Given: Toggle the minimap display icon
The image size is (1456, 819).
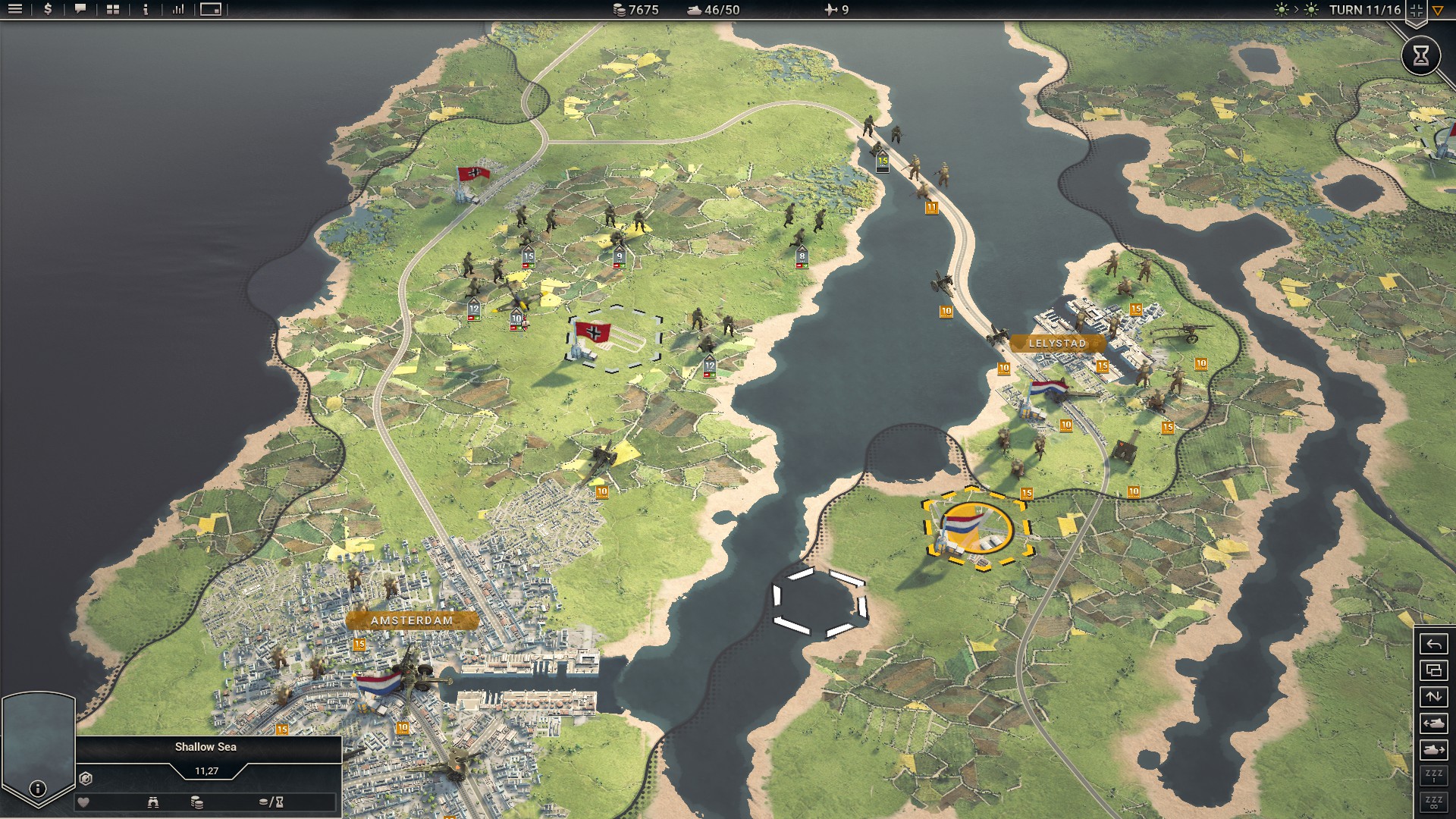Looking at the screenshot, I should click(x=211, y=10).
